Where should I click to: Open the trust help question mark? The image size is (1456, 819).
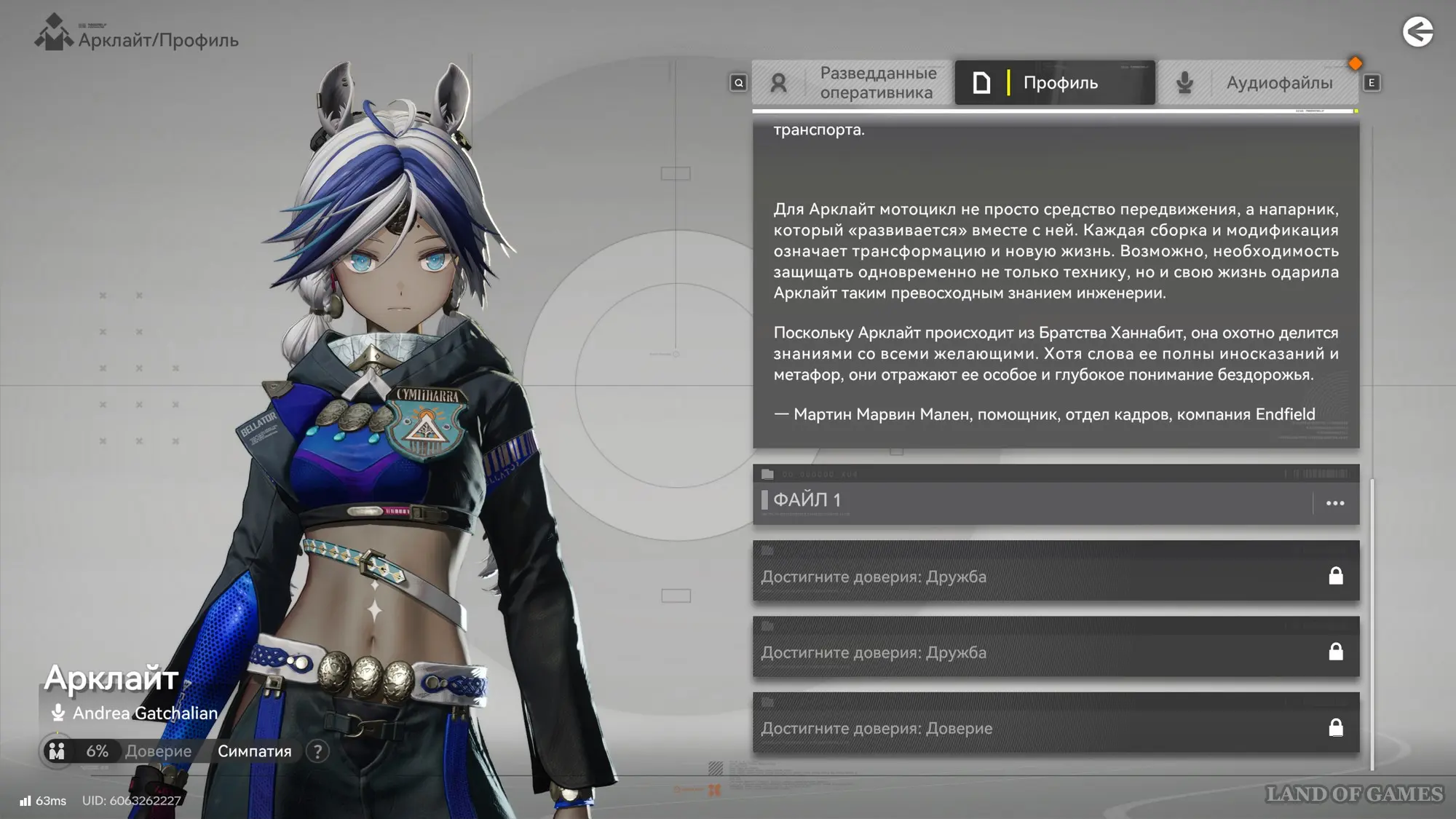point(317,751)
